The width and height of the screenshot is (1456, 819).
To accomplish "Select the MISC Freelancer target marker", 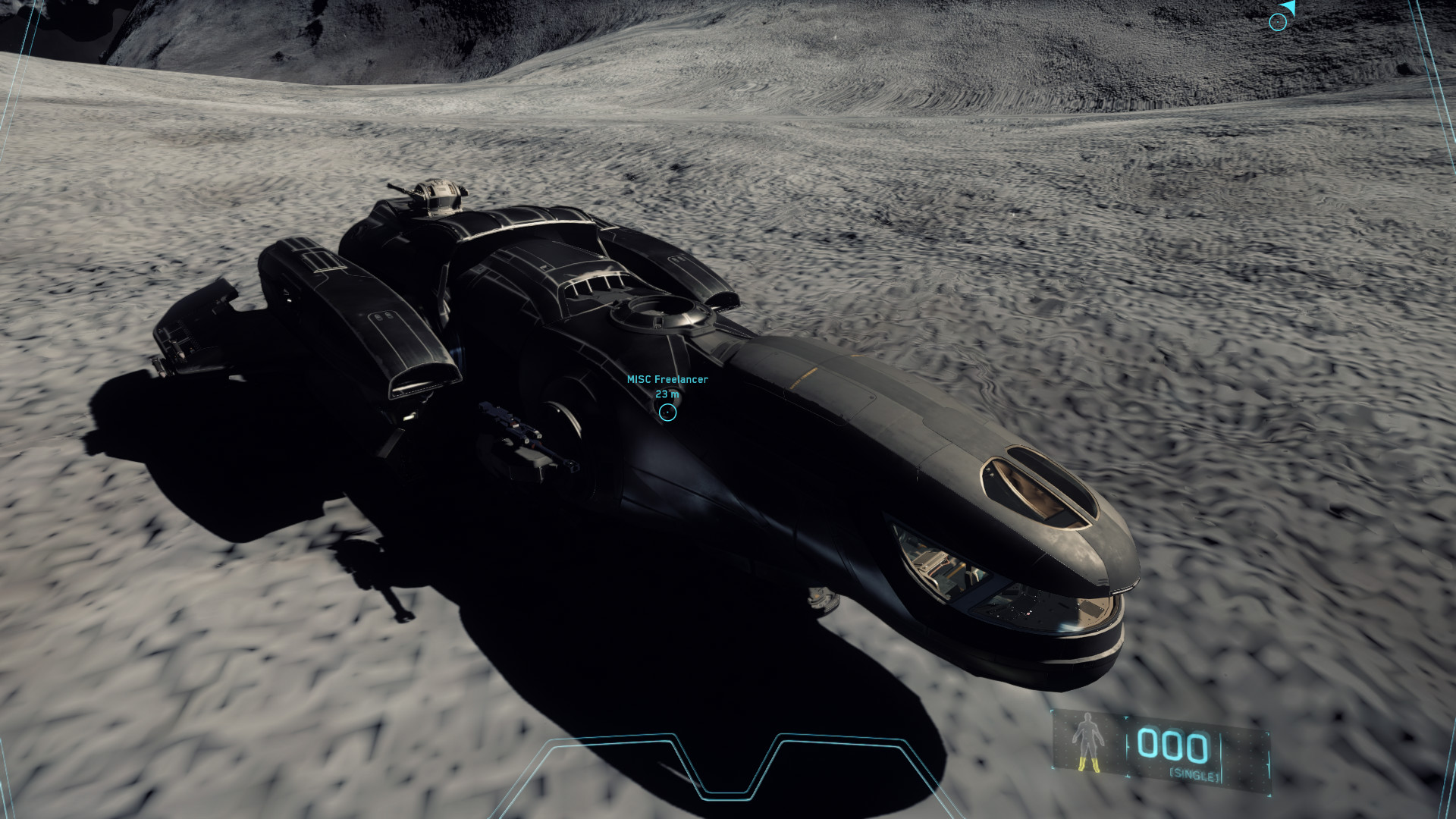I will (x=667, y=412).
